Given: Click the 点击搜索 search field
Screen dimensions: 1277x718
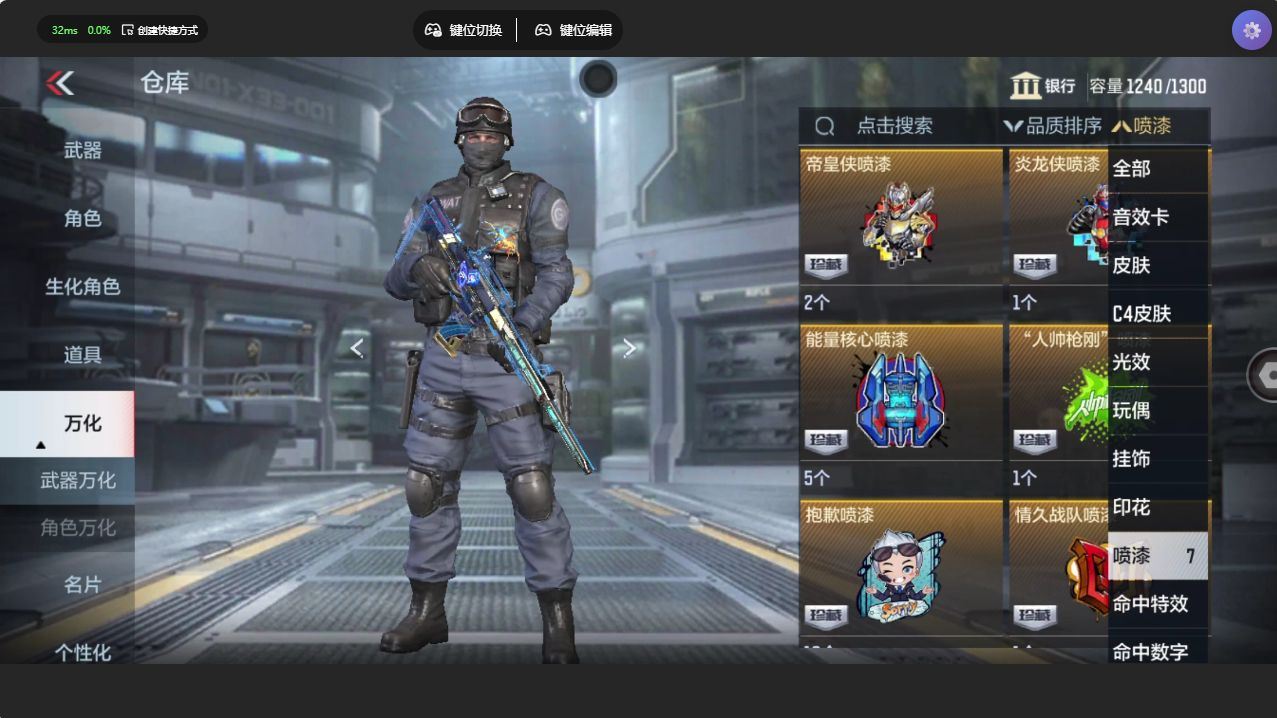Looking at the screenshot, I should 894,126.
